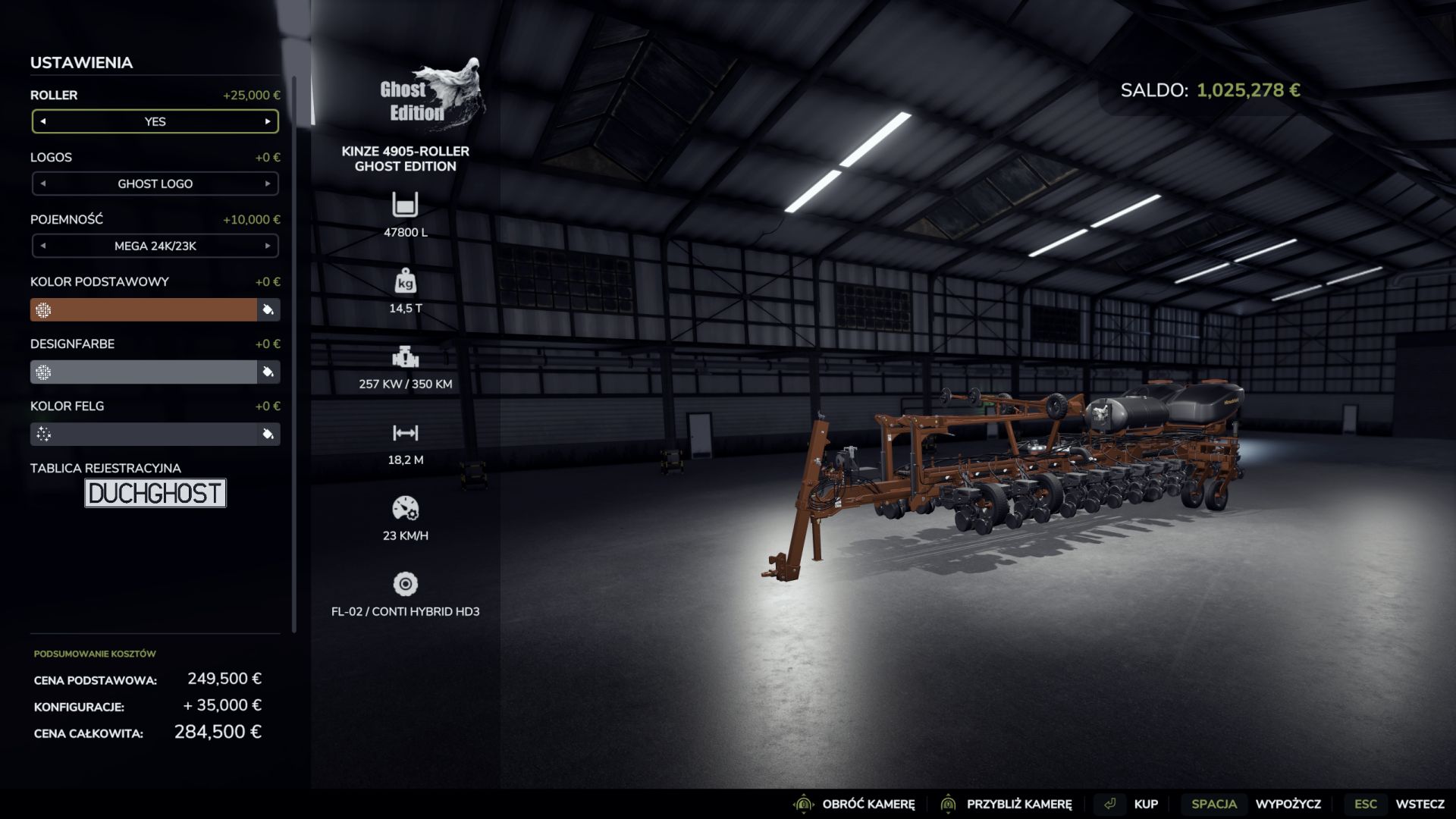Viewport: 1456px width, 819px height.
Task: Click paint bucket icon for Kolor Podstawowy
Action: 268,309
